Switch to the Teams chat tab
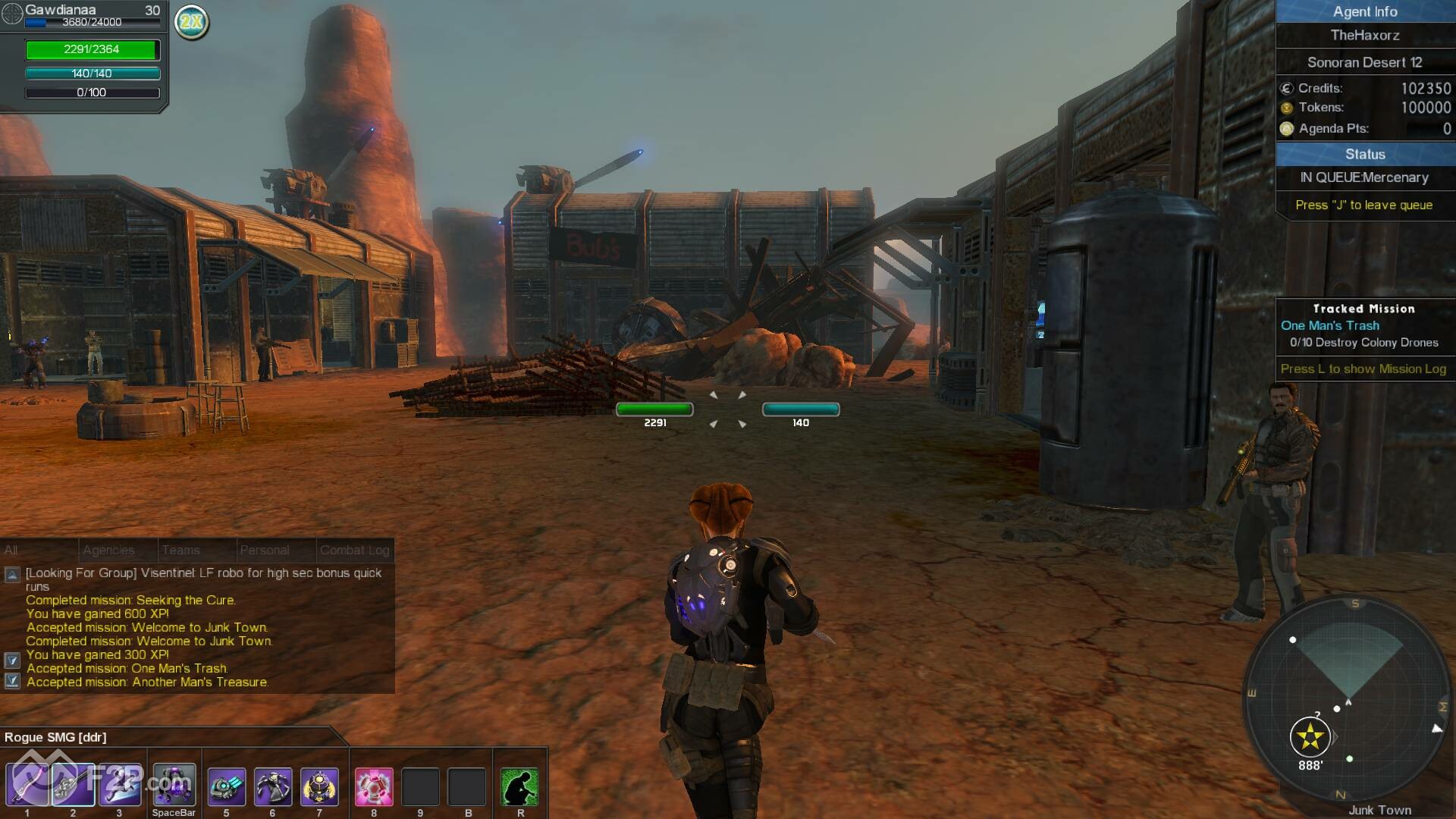Screen dimensions: 1456x819 tap(180, 550)
